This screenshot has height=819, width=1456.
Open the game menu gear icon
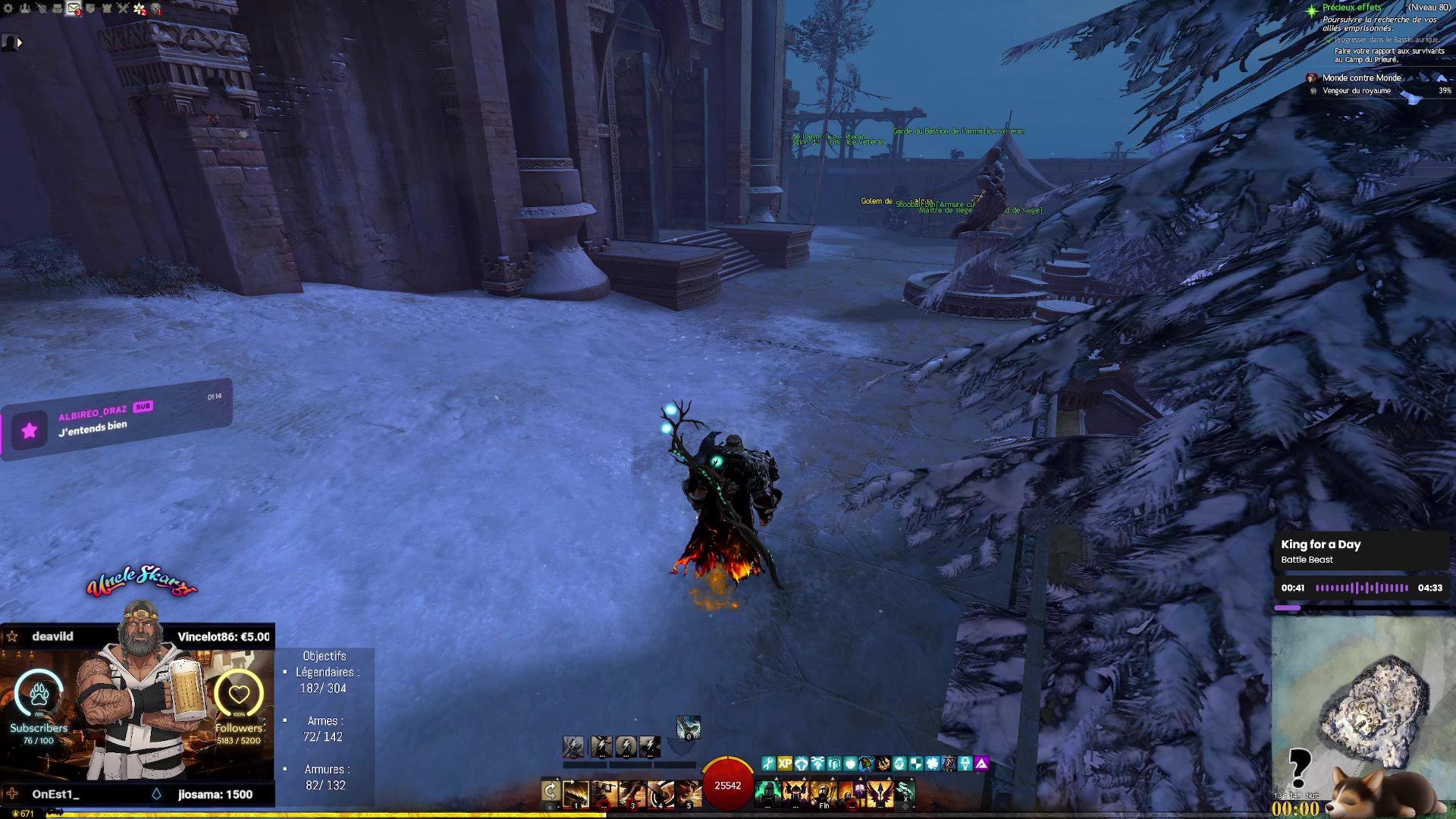point(8,8)
